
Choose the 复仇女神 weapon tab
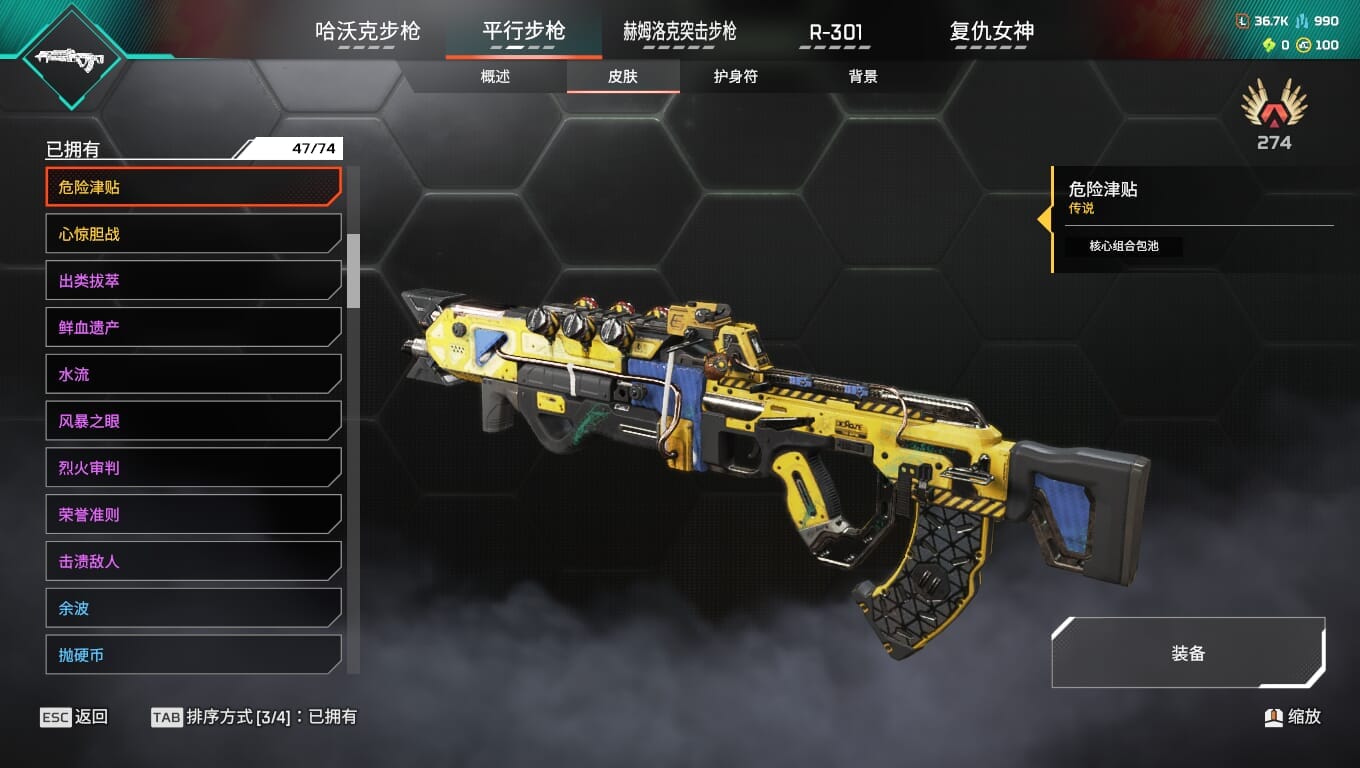(991, 31)
